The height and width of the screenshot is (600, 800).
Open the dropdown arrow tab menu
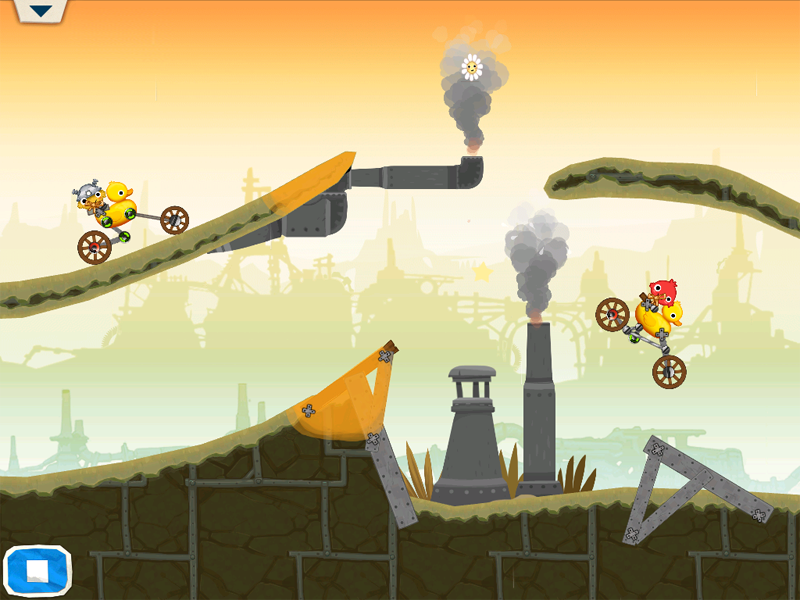tap(40, 11)
